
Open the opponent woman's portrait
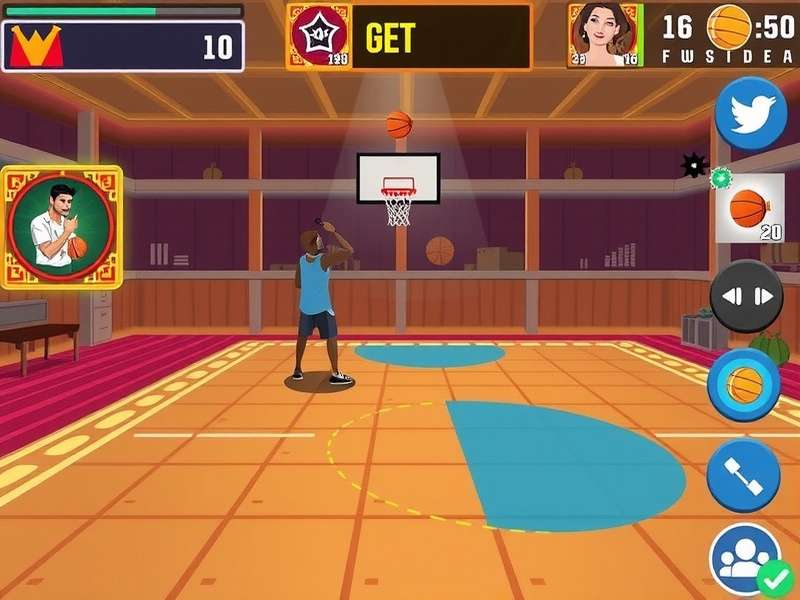[603, 35]
